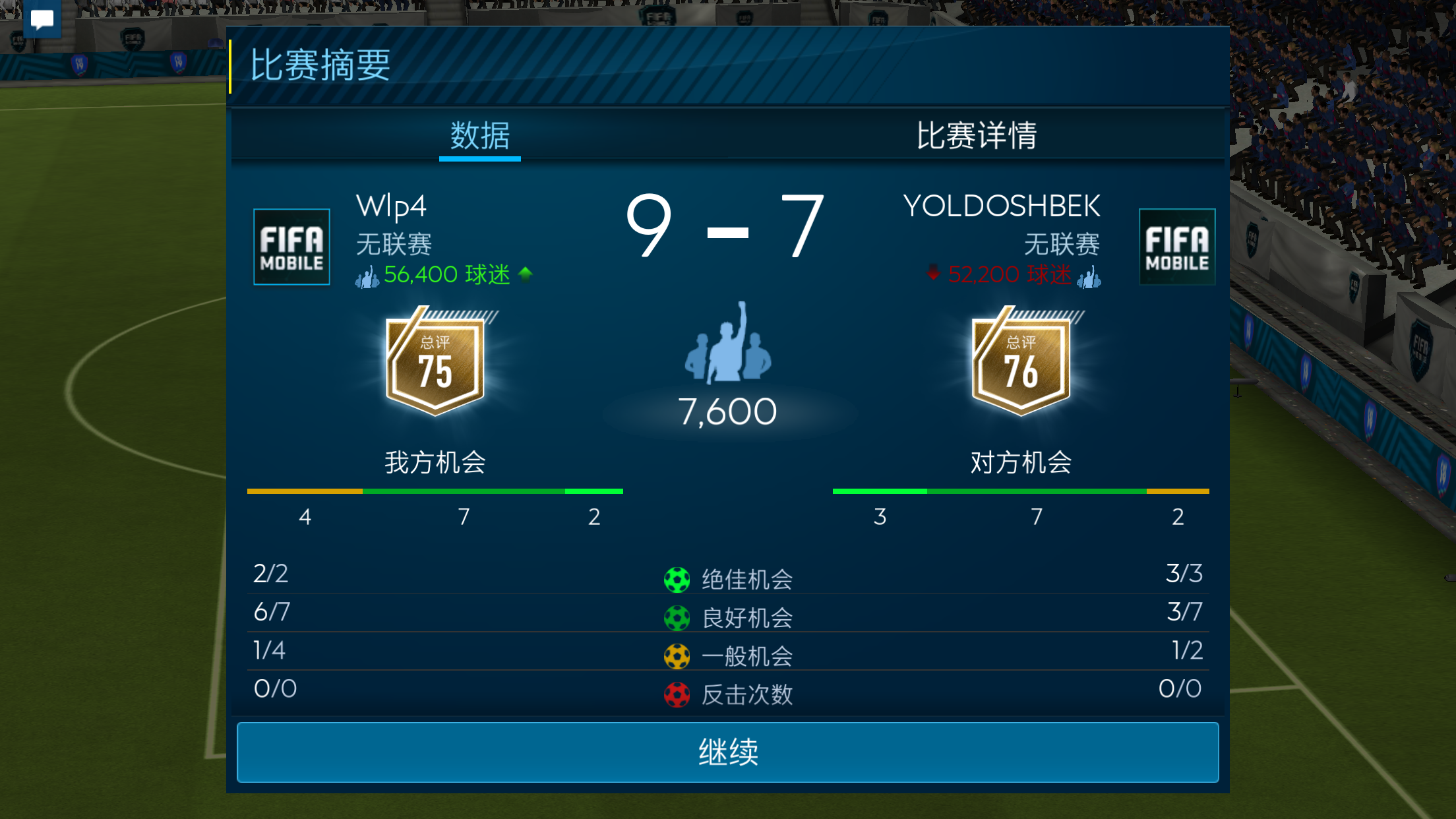Open the chat bubble icon

(42, 19)
